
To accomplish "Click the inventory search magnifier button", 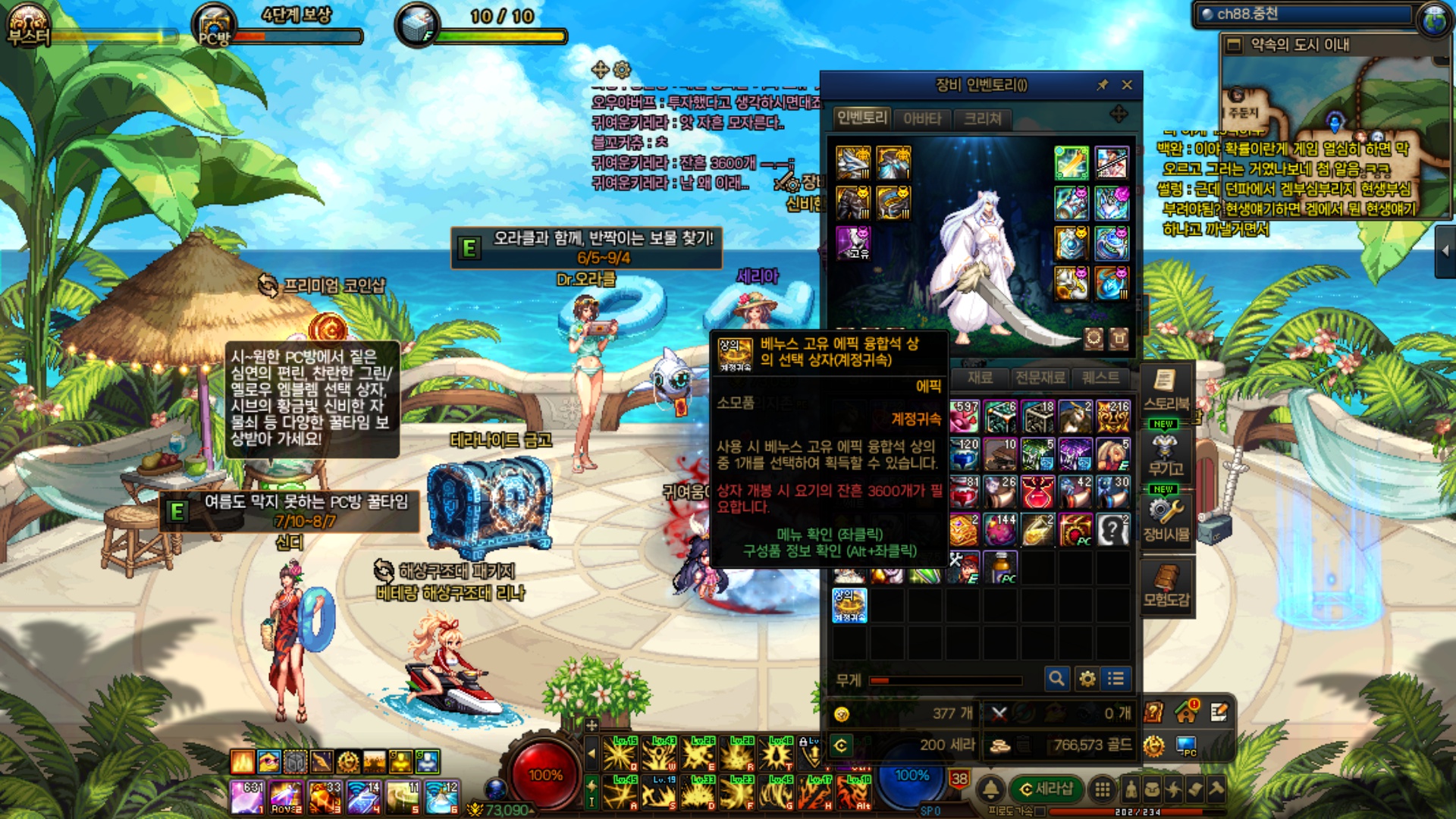I will 1056,679.
